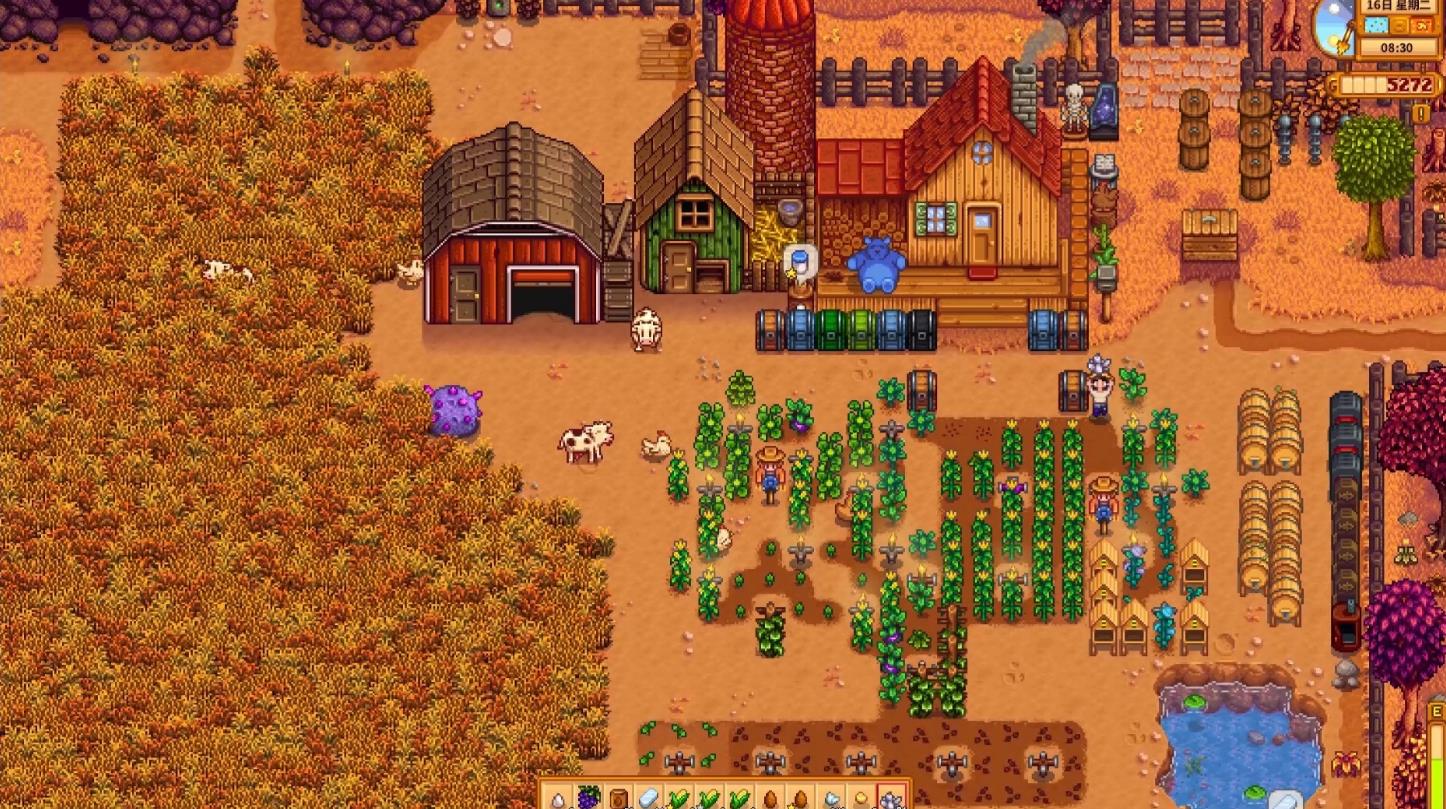Screen dimensions: 1446x809
Task: Open the quest journal exclamation icon
Action: (x=1421, y=114)
